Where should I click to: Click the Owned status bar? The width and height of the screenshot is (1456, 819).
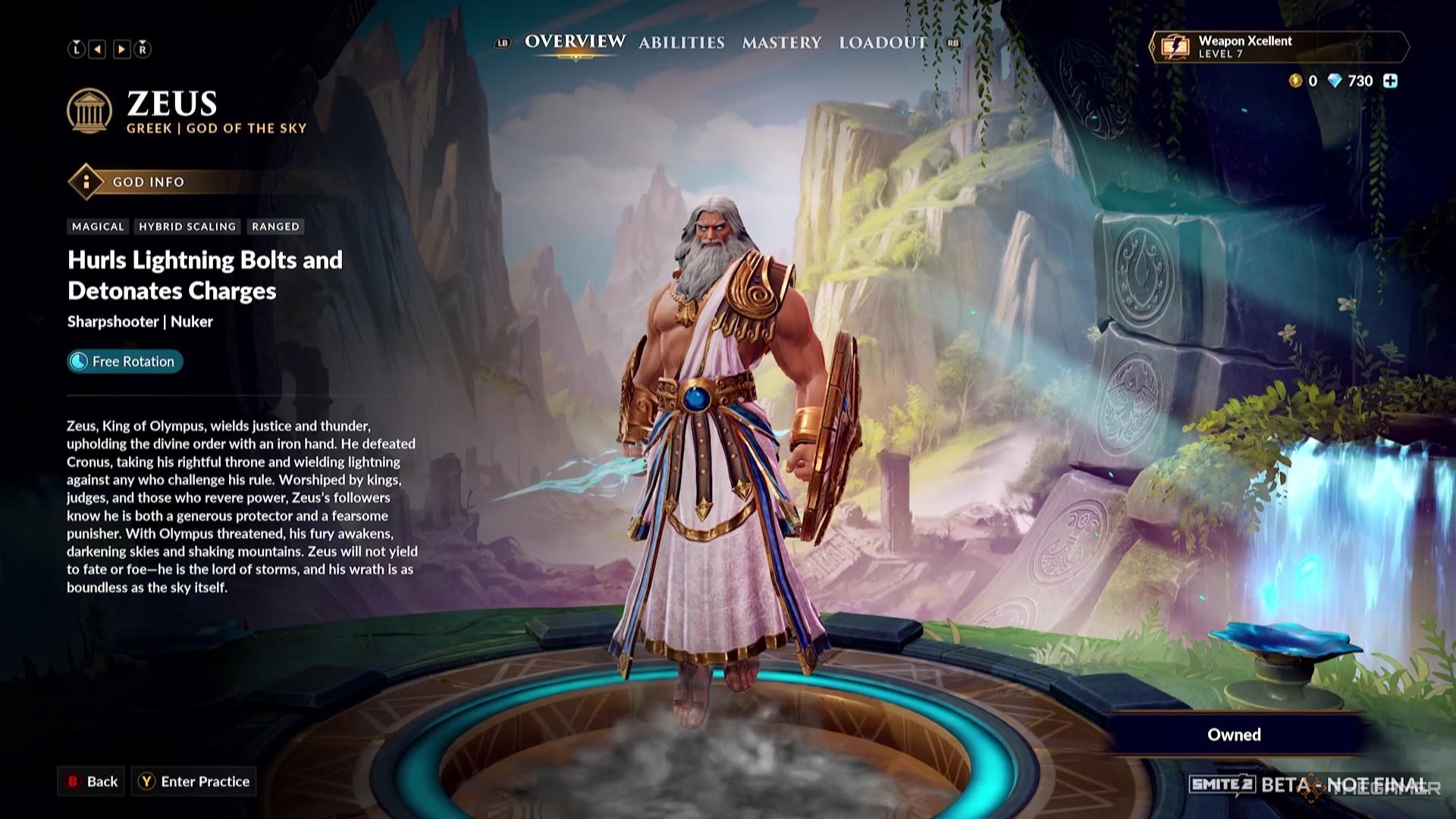1234,734
